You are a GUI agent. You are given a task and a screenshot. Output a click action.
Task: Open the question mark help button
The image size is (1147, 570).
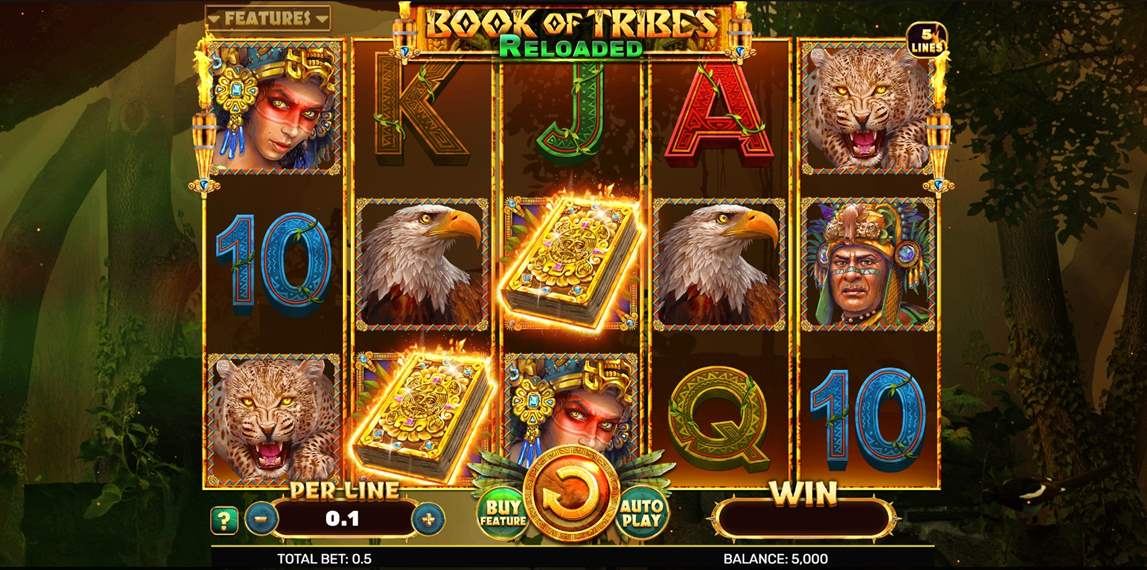point(224,520)
